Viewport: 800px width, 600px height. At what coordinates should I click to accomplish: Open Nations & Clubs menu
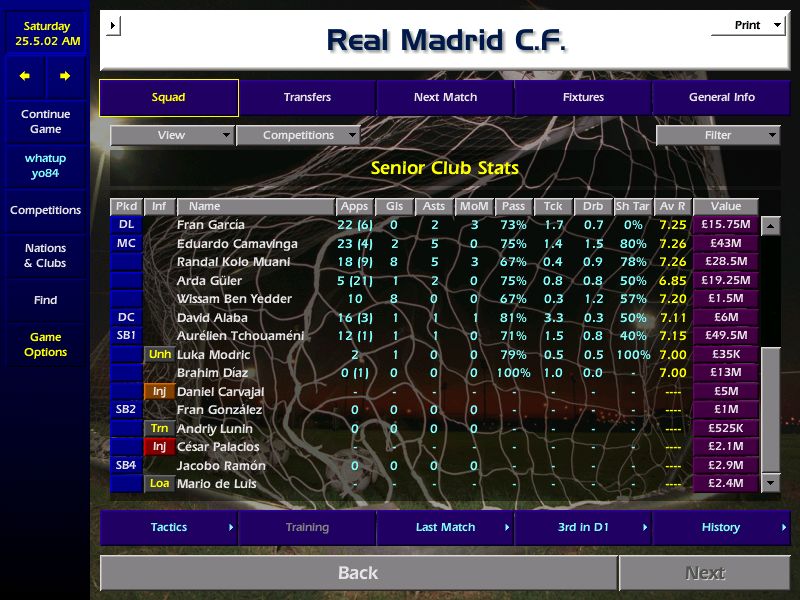(45, 255)
